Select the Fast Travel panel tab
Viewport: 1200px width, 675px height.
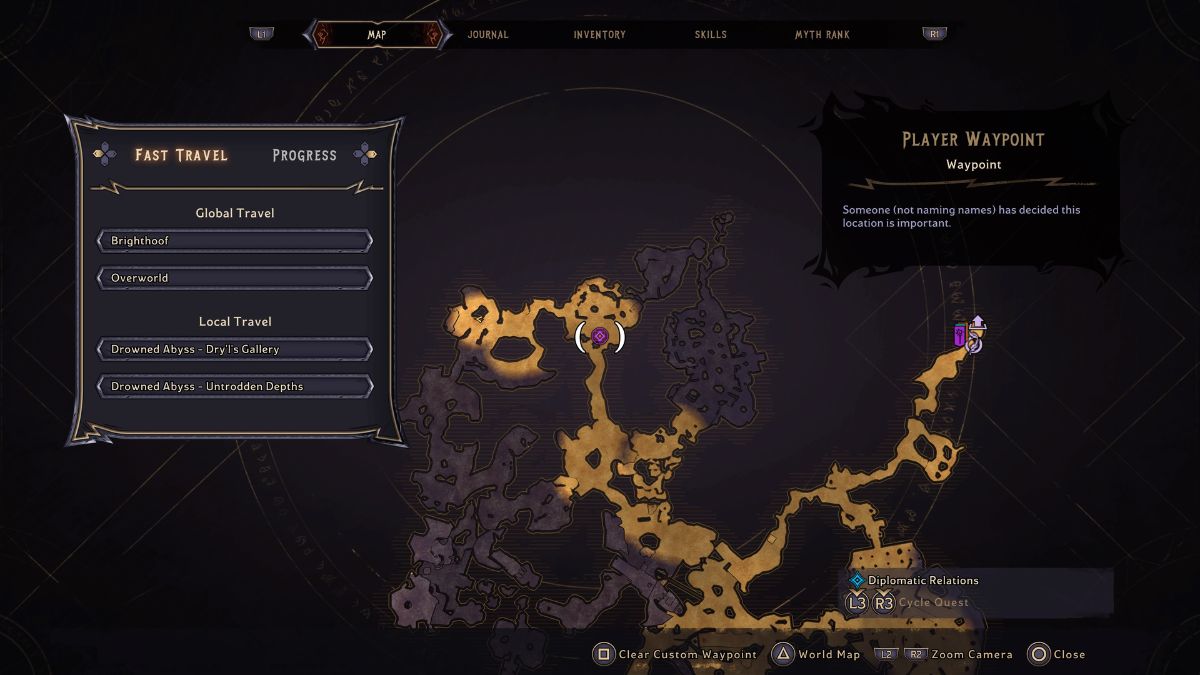pyautogui.click(x=181, y=155)
